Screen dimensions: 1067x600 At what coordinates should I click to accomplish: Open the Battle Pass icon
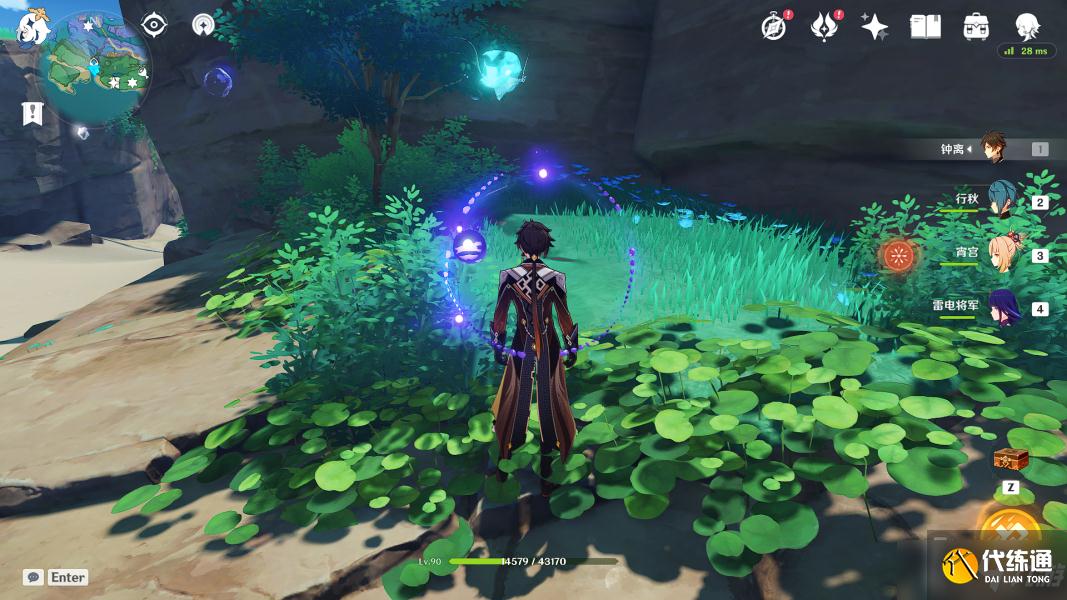point(823,27)
